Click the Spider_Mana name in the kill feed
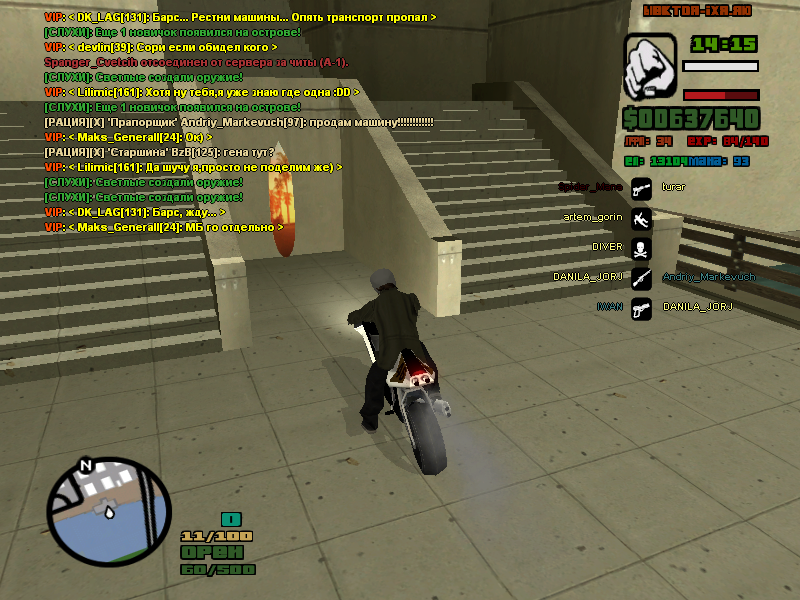800x600 pixels. pos(590,187)
